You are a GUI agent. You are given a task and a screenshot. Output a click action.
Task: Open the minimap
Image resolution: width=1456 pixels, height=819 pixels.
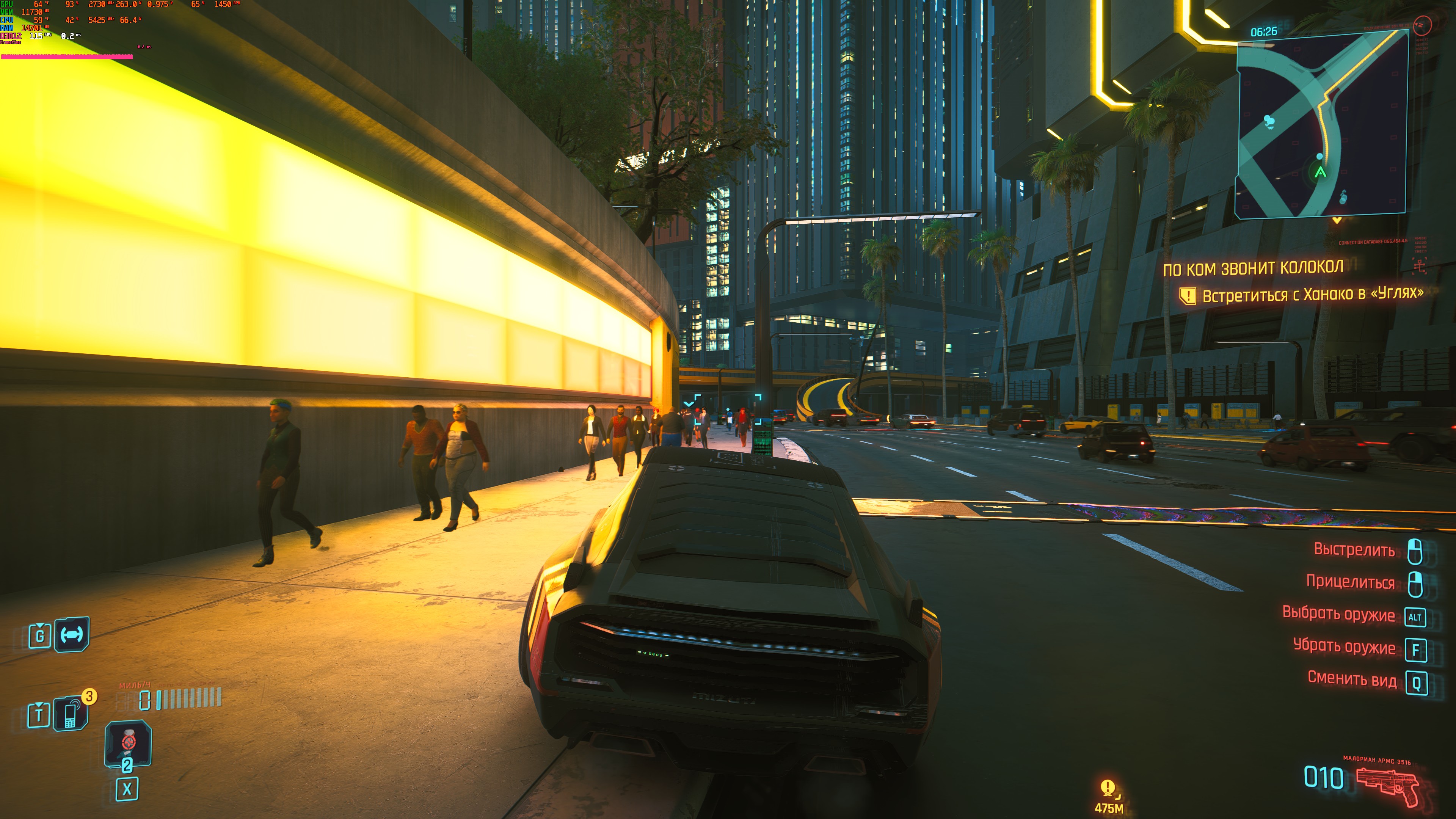tap(1321, 124)
